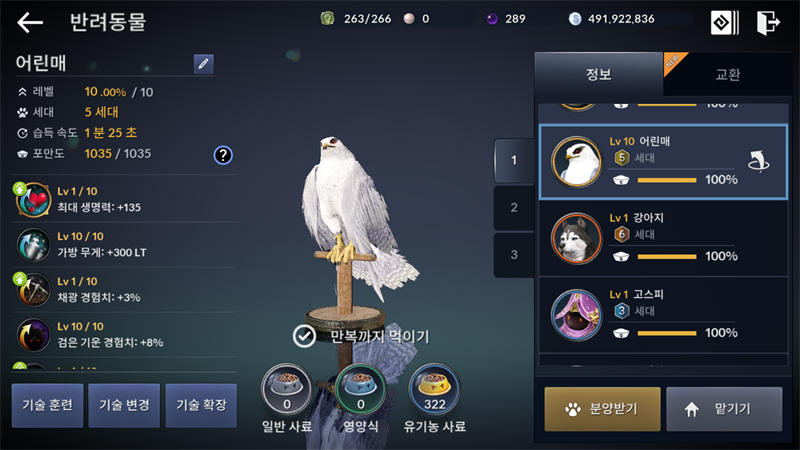Choose the 고스피 pet row
Image resolution: width=800 pixels, height=450 pixels.
coord(661,312)
